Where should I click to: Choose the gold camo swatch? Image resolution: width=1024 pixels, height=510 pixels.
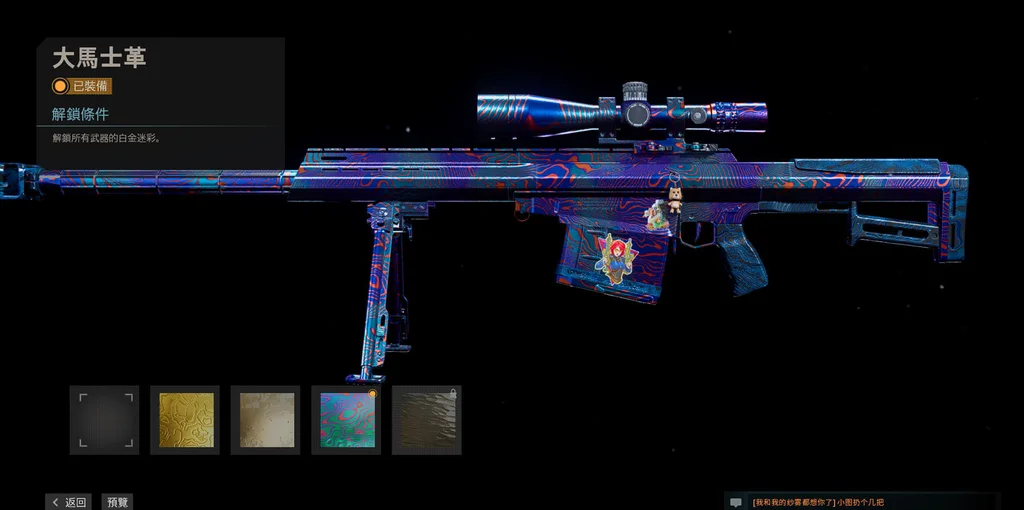185,420
